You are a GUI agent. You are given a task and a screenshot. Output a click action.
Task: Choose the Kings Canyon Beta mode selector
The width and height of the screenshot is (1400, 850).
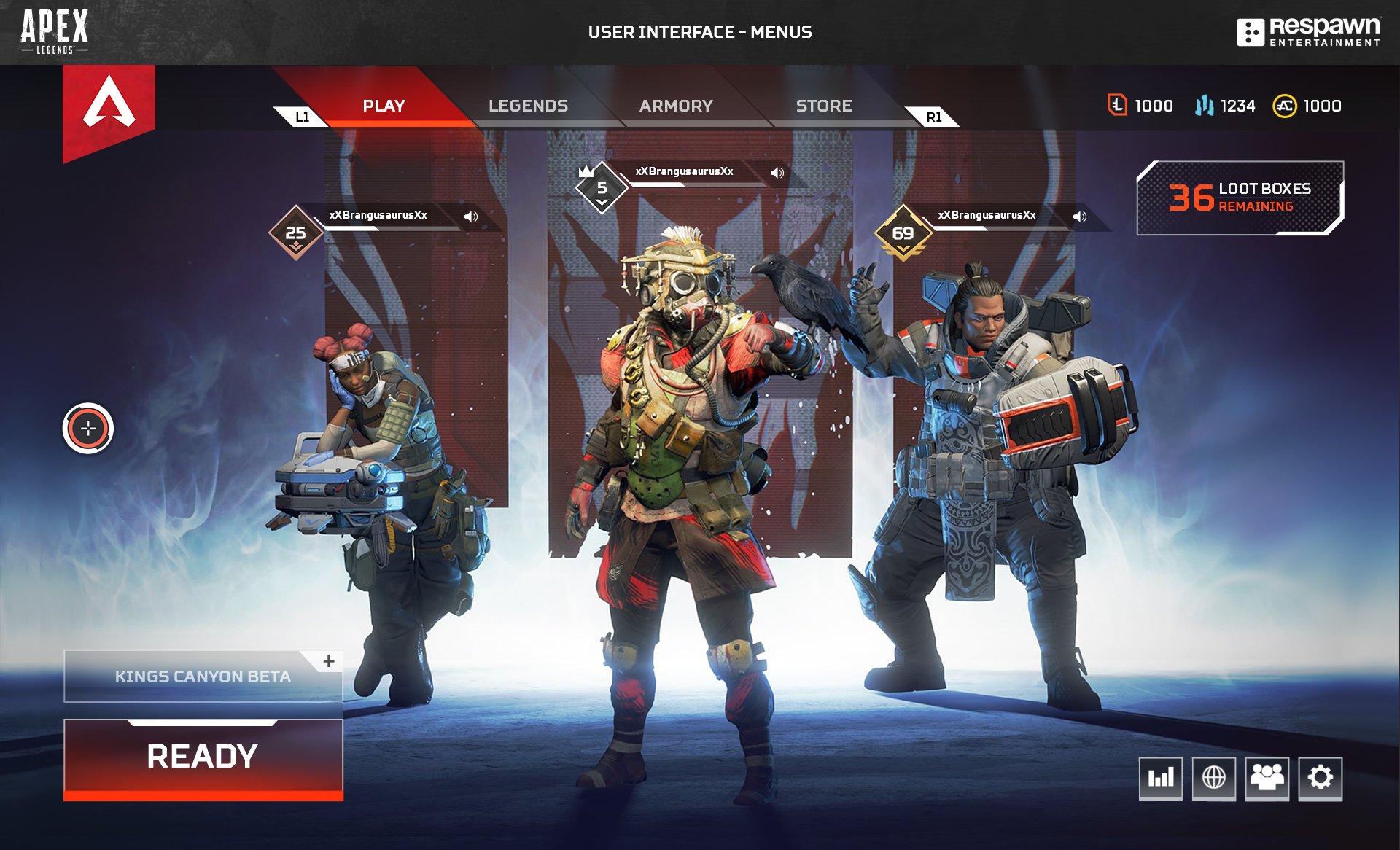point(202,677)
